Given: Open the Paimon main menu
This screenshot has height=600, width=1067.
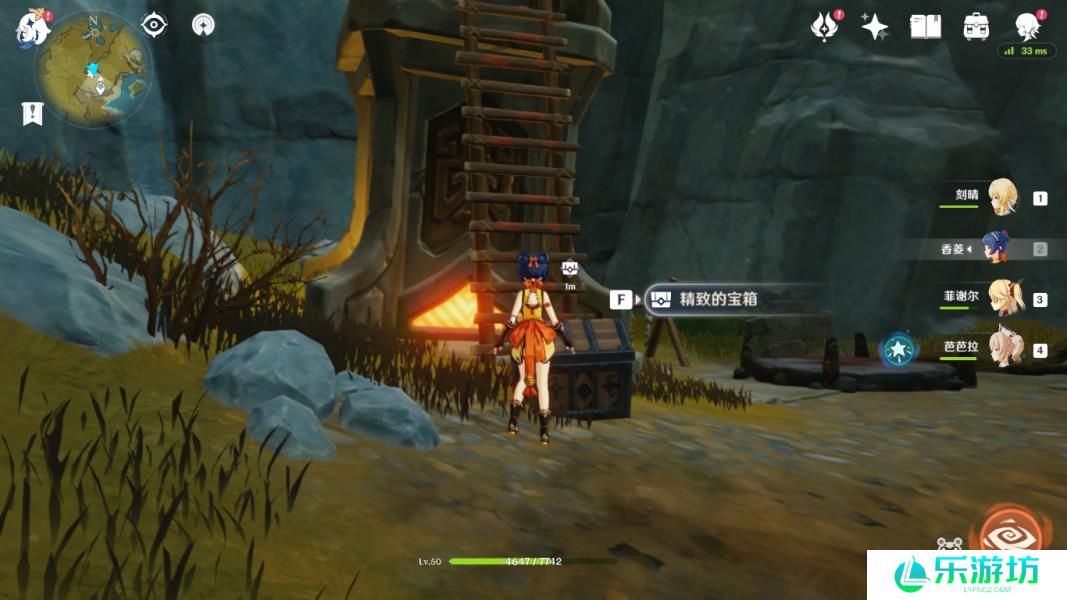Looking at the screenshot, I should [33, 28].
